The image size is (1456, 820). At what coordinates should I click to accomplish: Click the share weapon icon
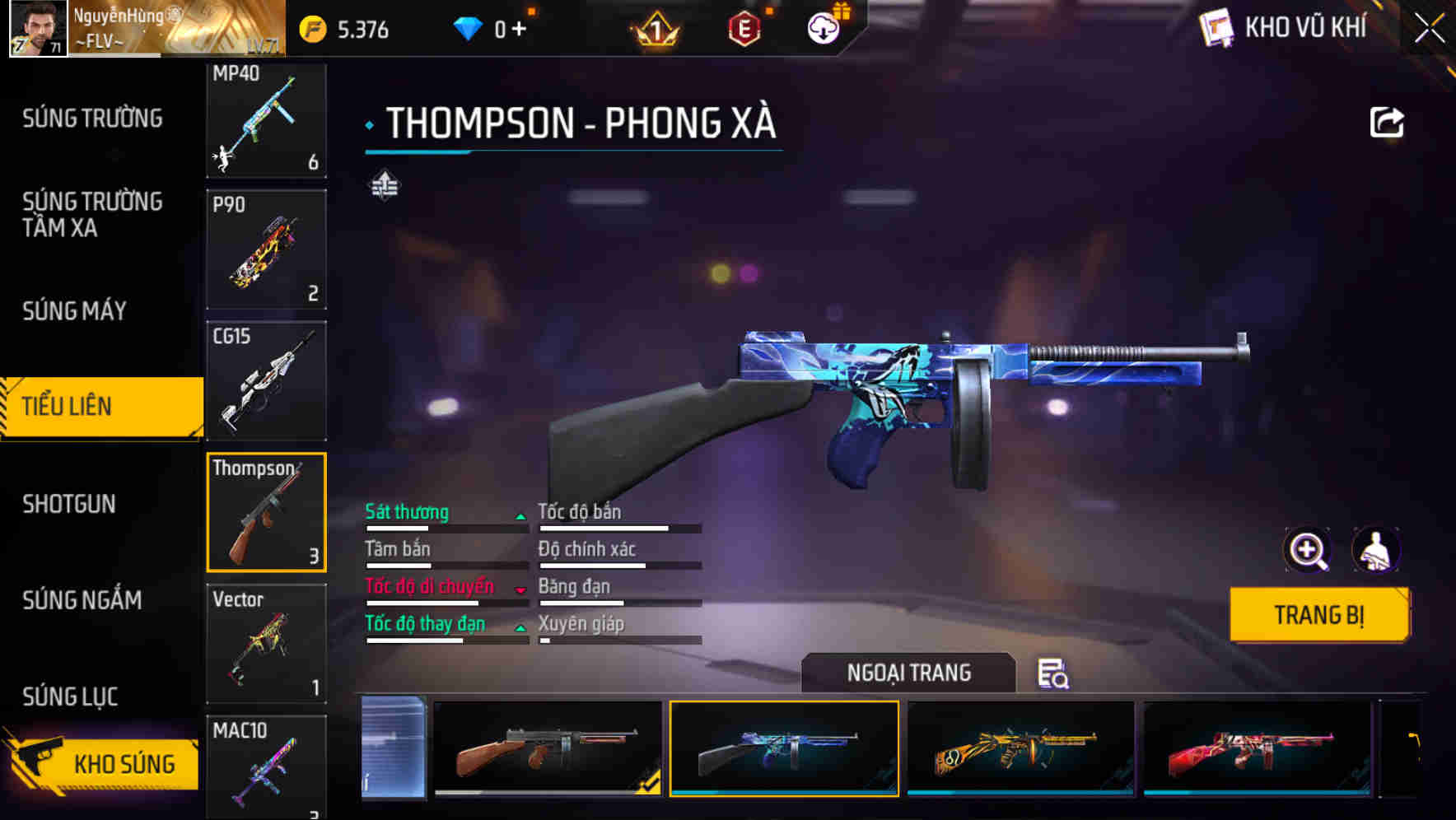(1387, 122)
